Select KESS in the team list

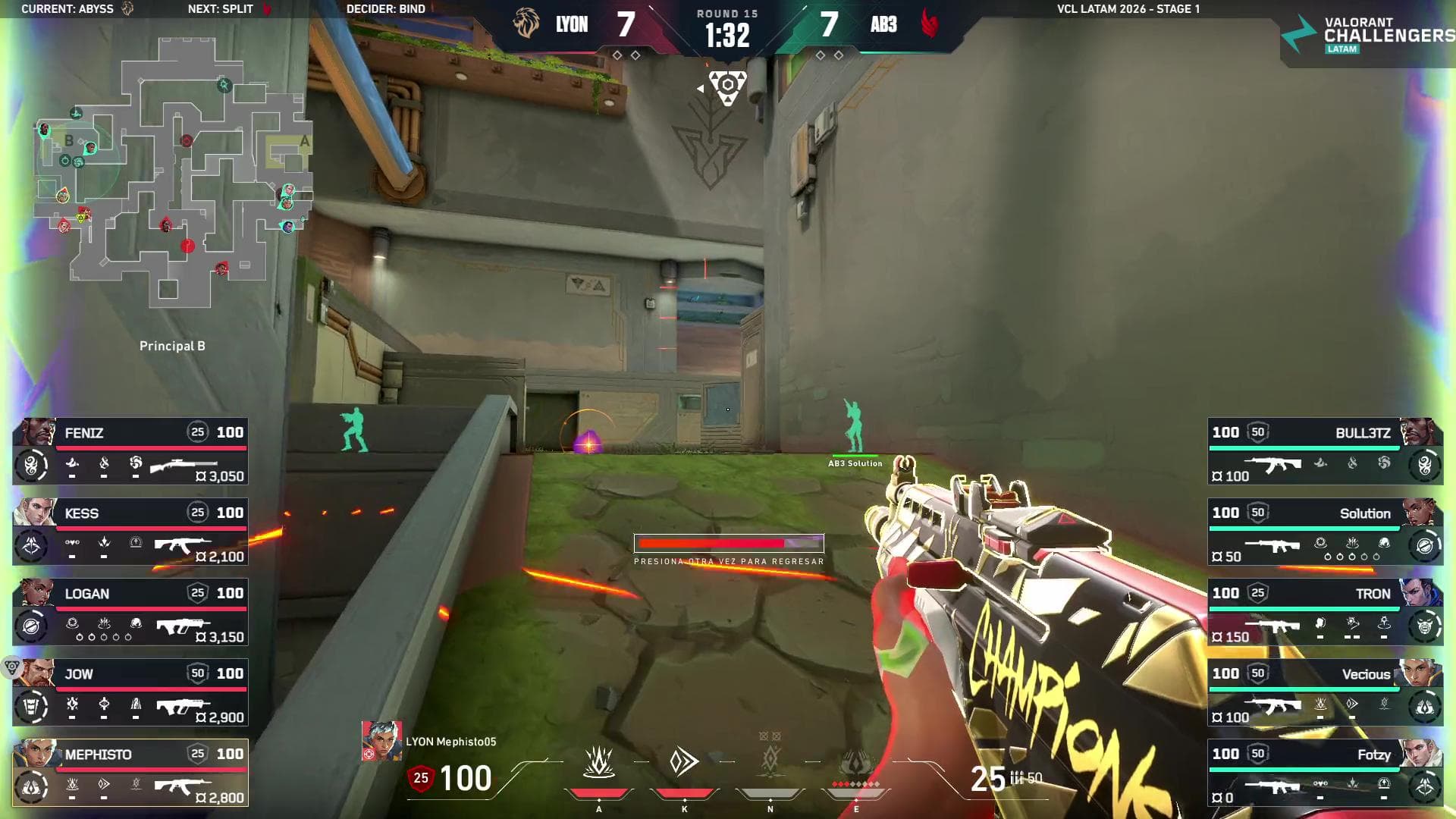pyautogui.click(x=130, y=532)
